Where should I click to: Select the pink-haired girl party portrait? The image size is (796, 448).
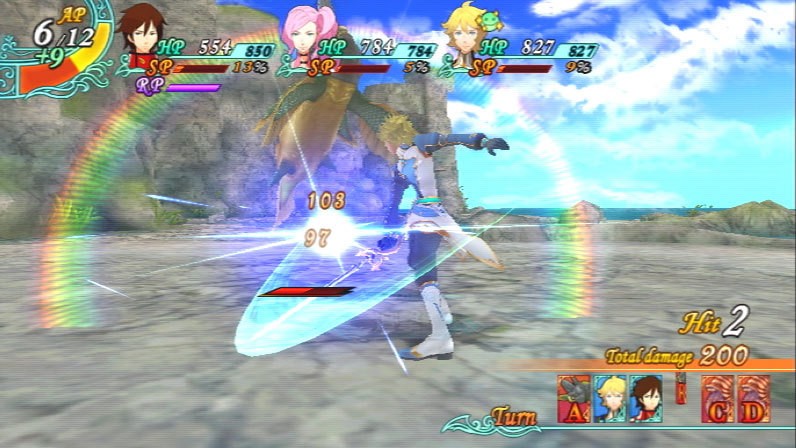tap(303, 35)
